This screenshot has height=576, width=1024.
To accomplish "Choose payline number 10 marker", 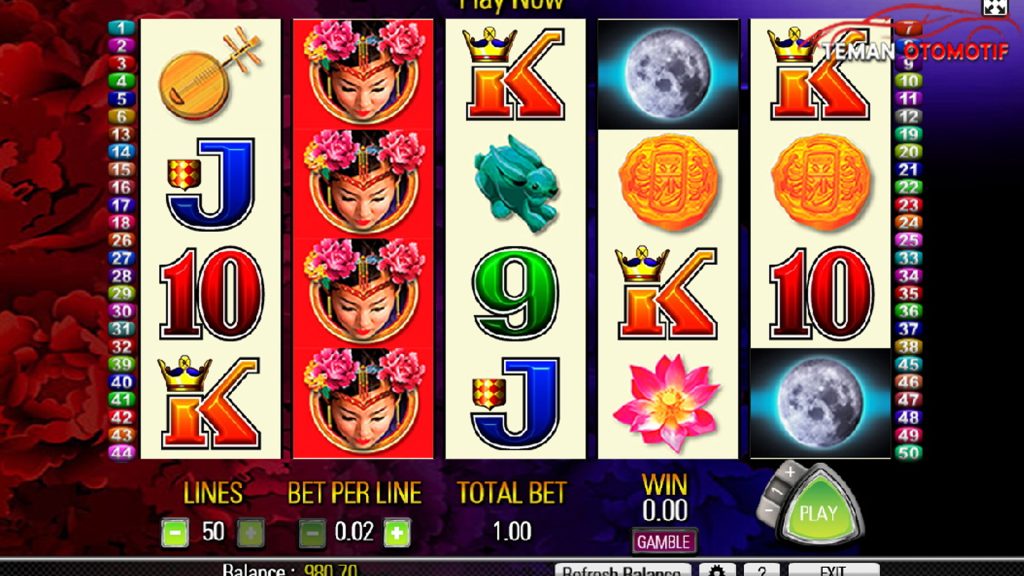I will tap(908, 80).
